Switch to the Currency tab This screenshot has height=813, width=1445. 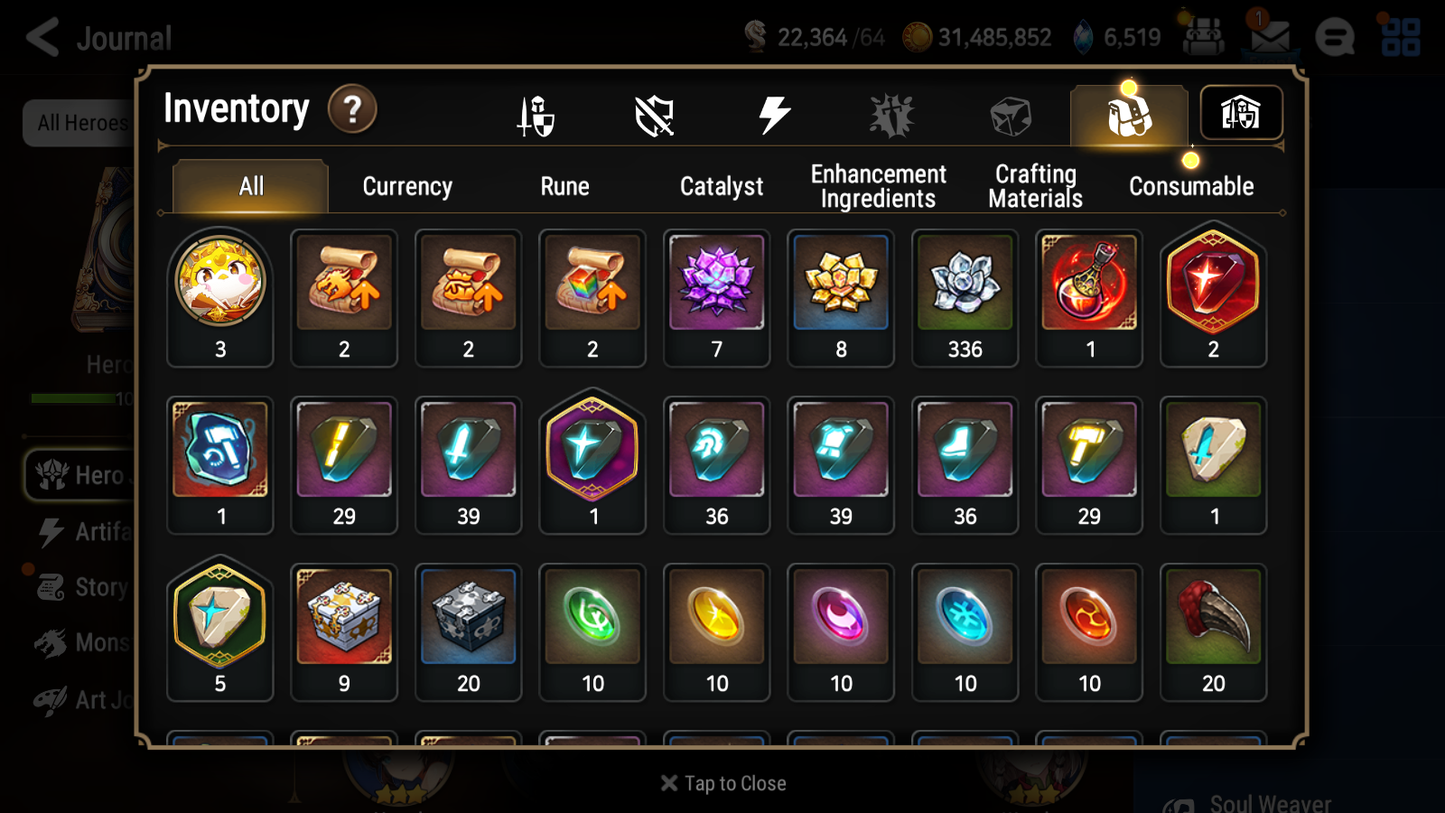407,186
